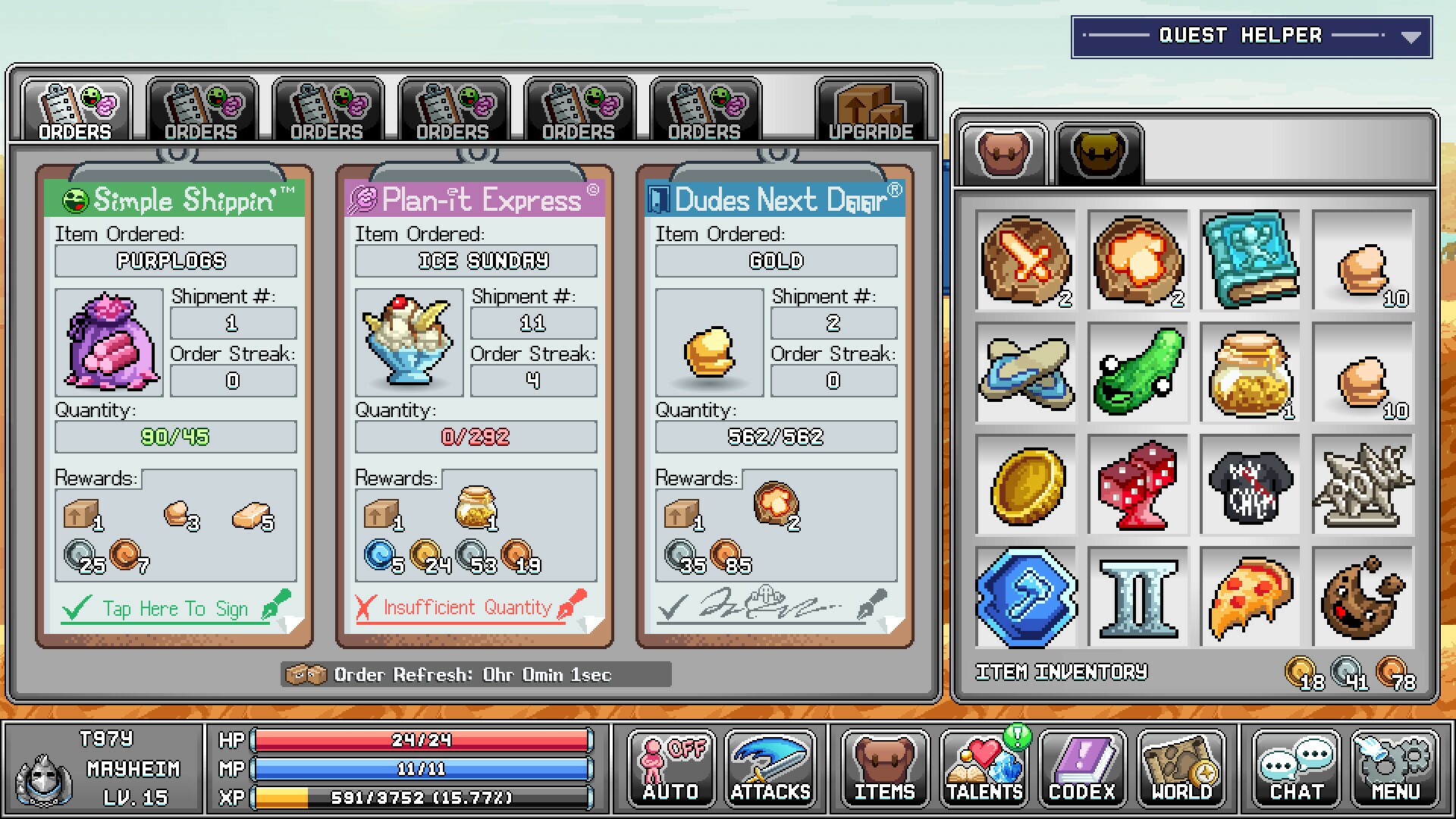Screen dimensions: 1456x819
Task: Open the Codex book
Action: click(x=1082, y=768)
